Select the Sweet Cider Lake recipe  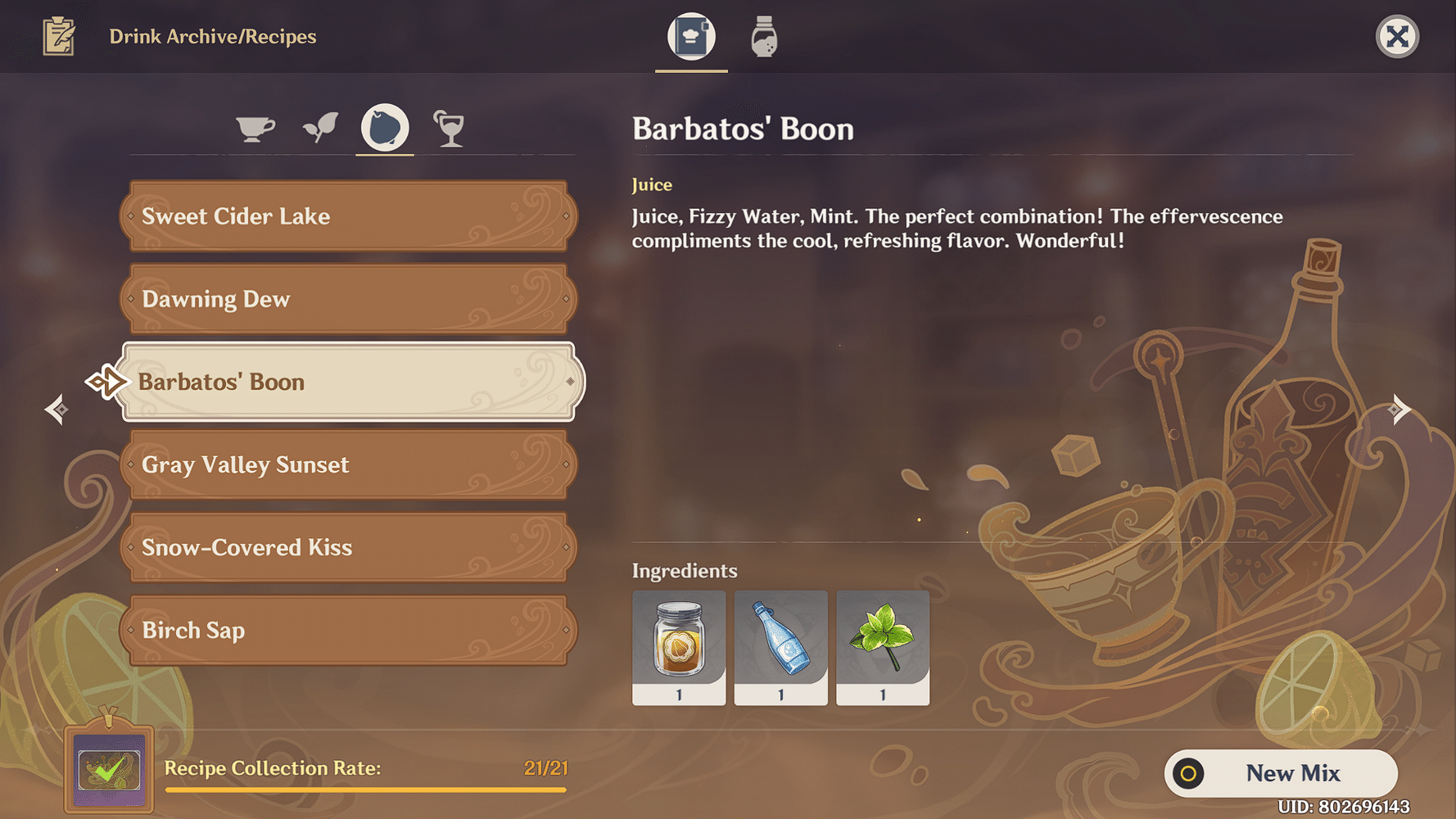pos(349,216)
